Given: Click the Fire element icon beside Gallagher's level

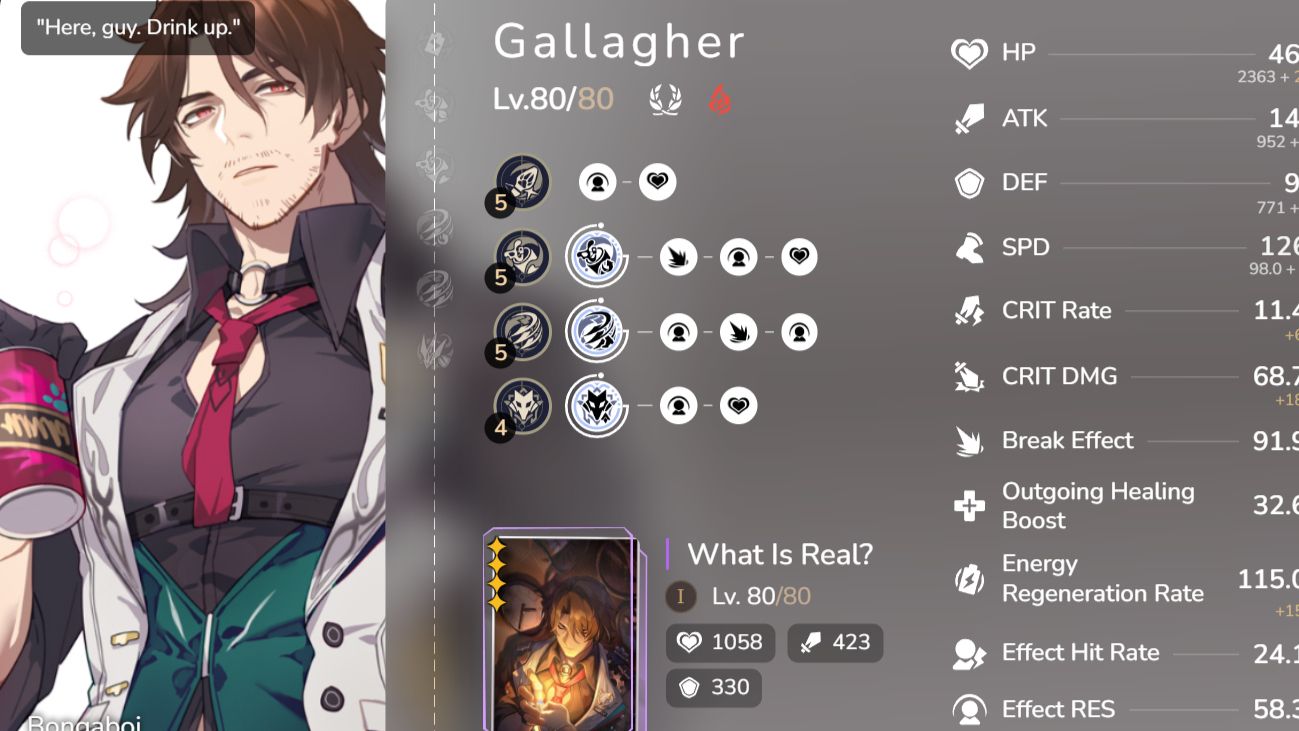Looking at the screenshot, I should (719, 100).
